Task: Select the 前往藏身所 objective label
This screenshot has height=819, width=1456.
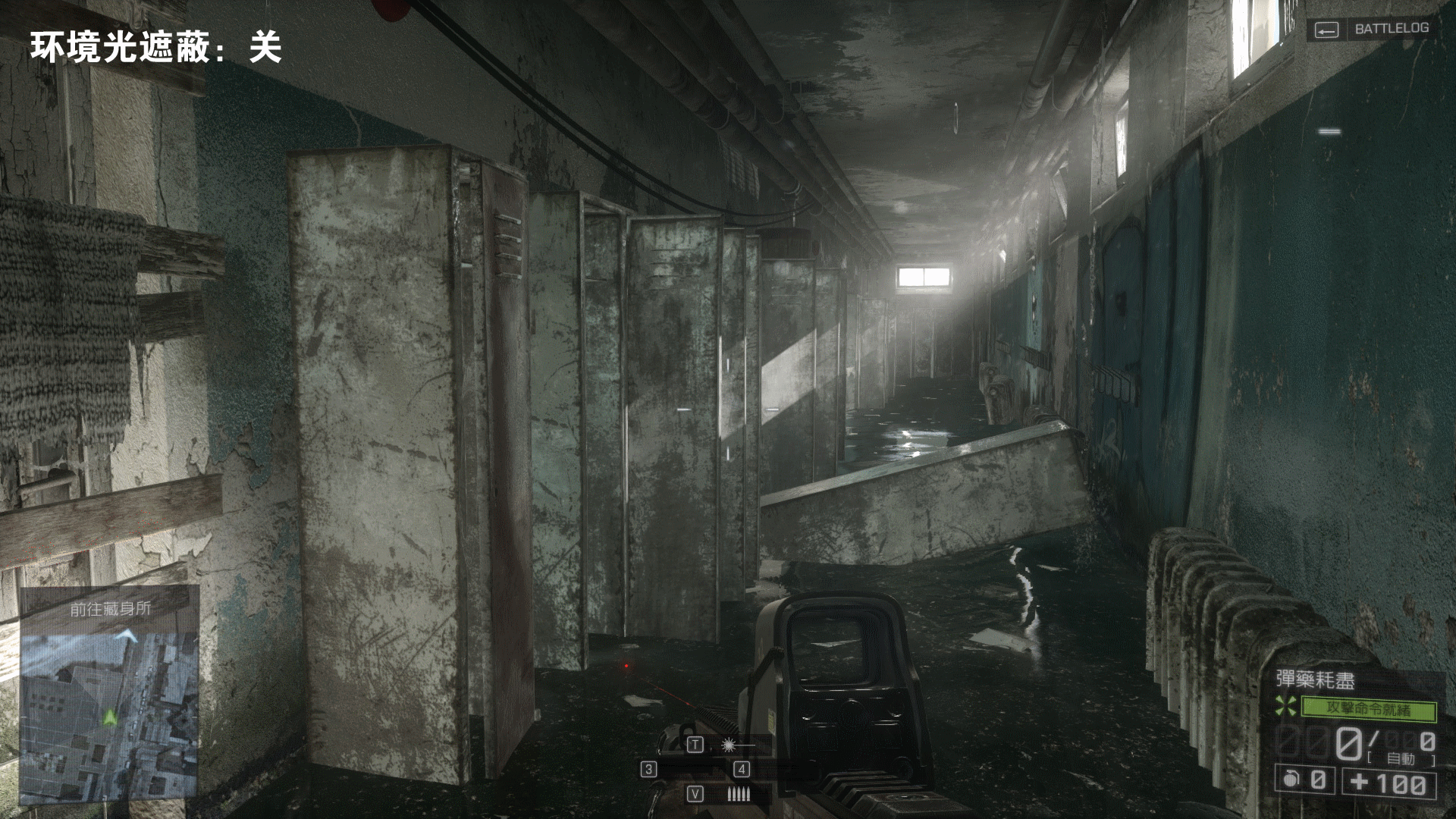Action: (111, 608)
